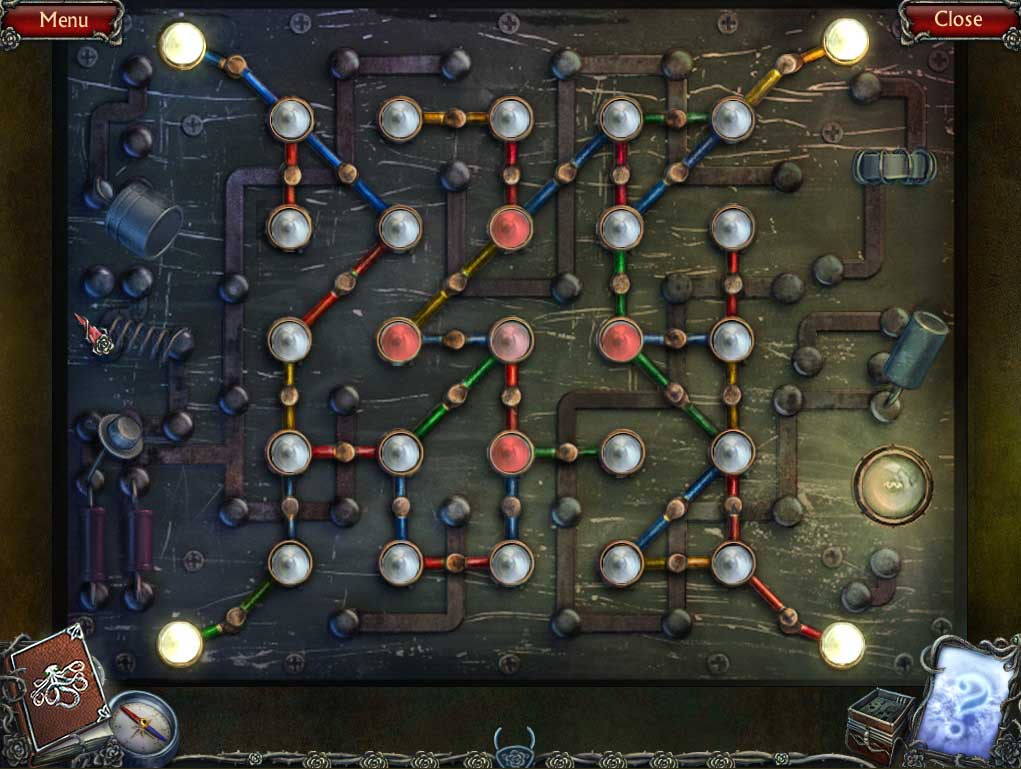Select the glowing bulb on the green wire
1021x769 pixels.
pos(180,642)
